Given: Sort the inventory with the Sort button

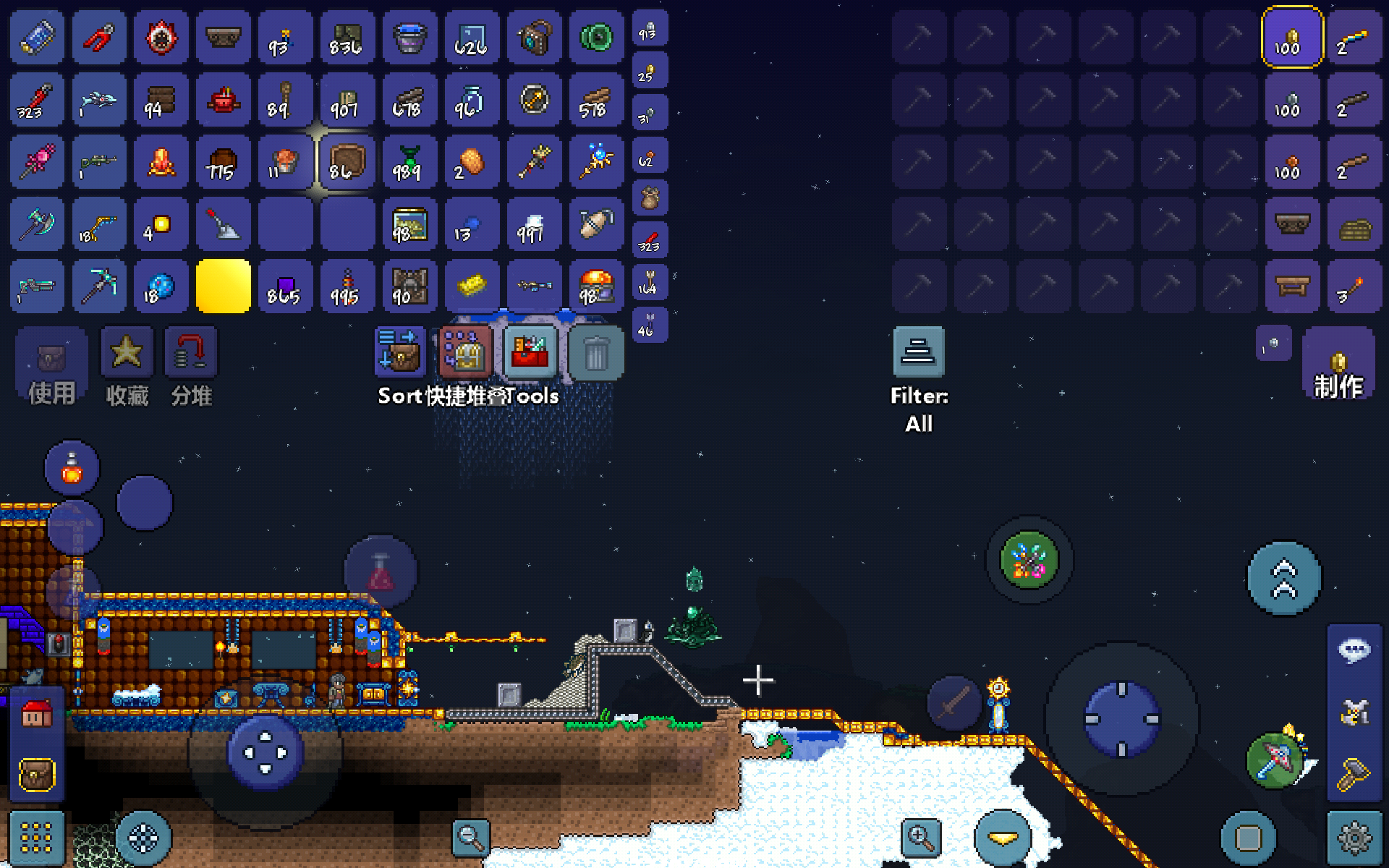Looking at the screenshot, I should (x=399, y=353).
